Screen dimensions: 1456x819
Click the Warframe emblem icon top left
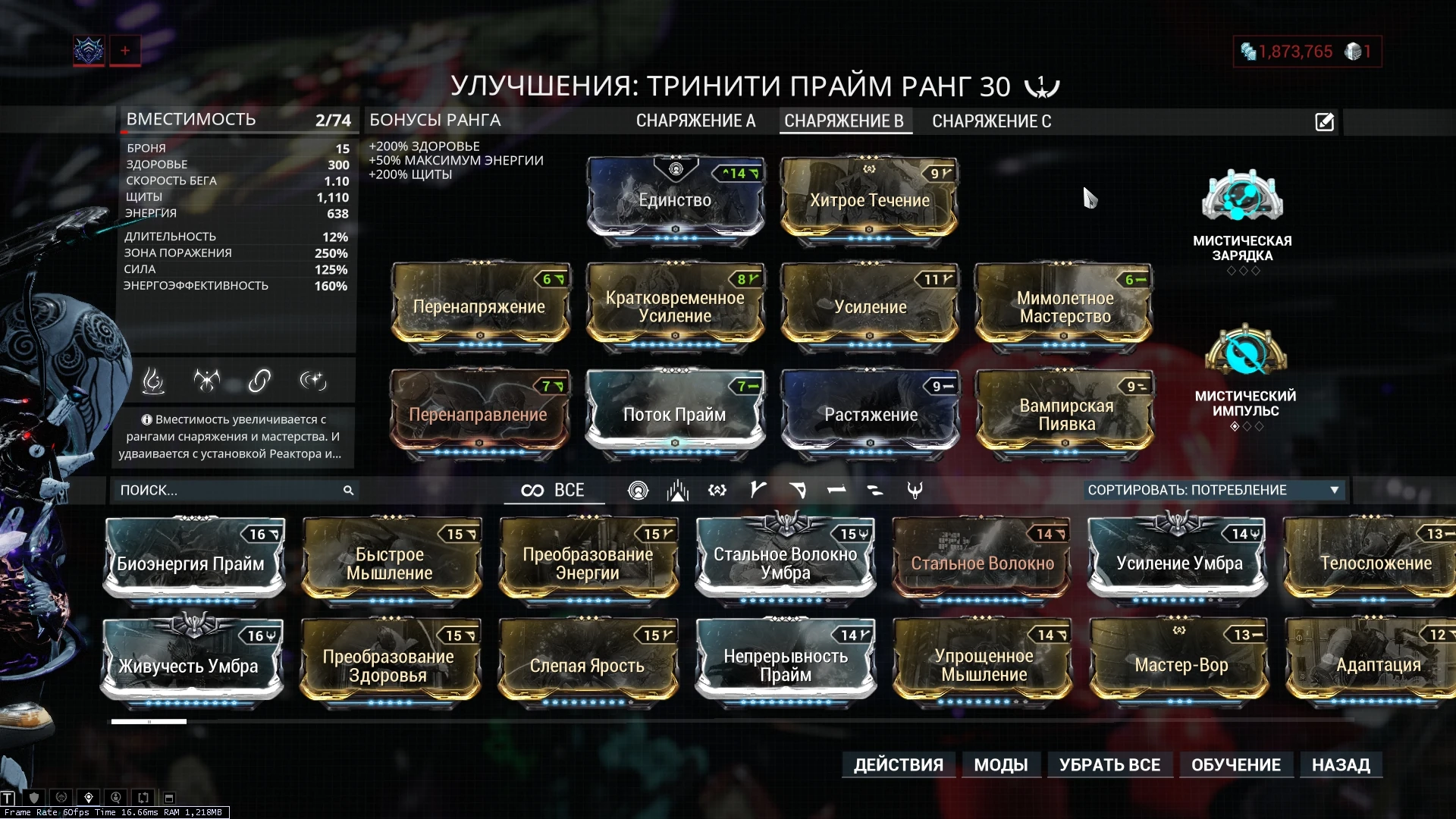point(88,50)
